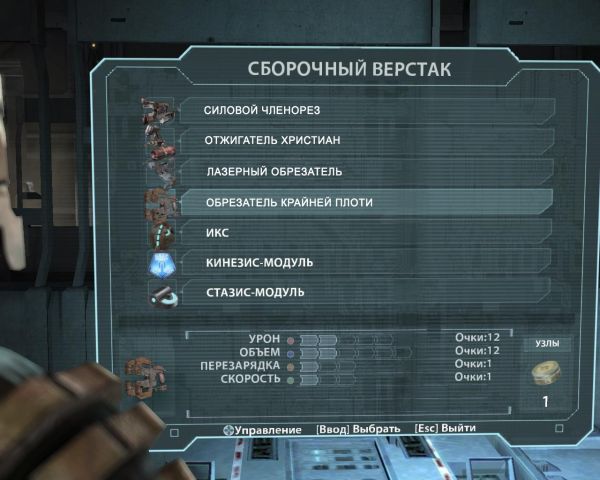600x480 pixels.
Task: Choose the ИКС suit entry
Action: 360,232
